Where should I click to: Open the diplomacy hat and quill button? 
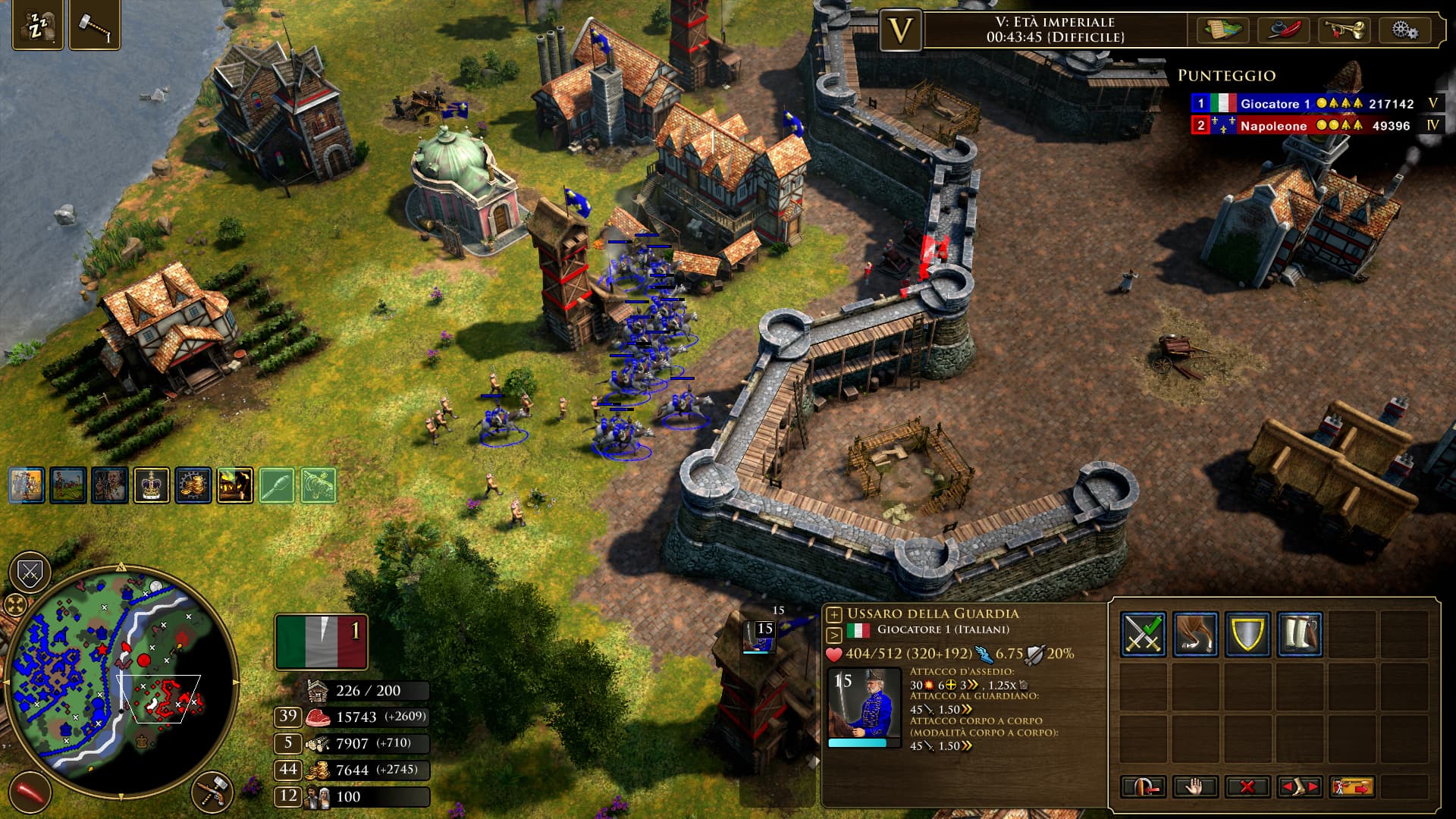[1284, 30]
